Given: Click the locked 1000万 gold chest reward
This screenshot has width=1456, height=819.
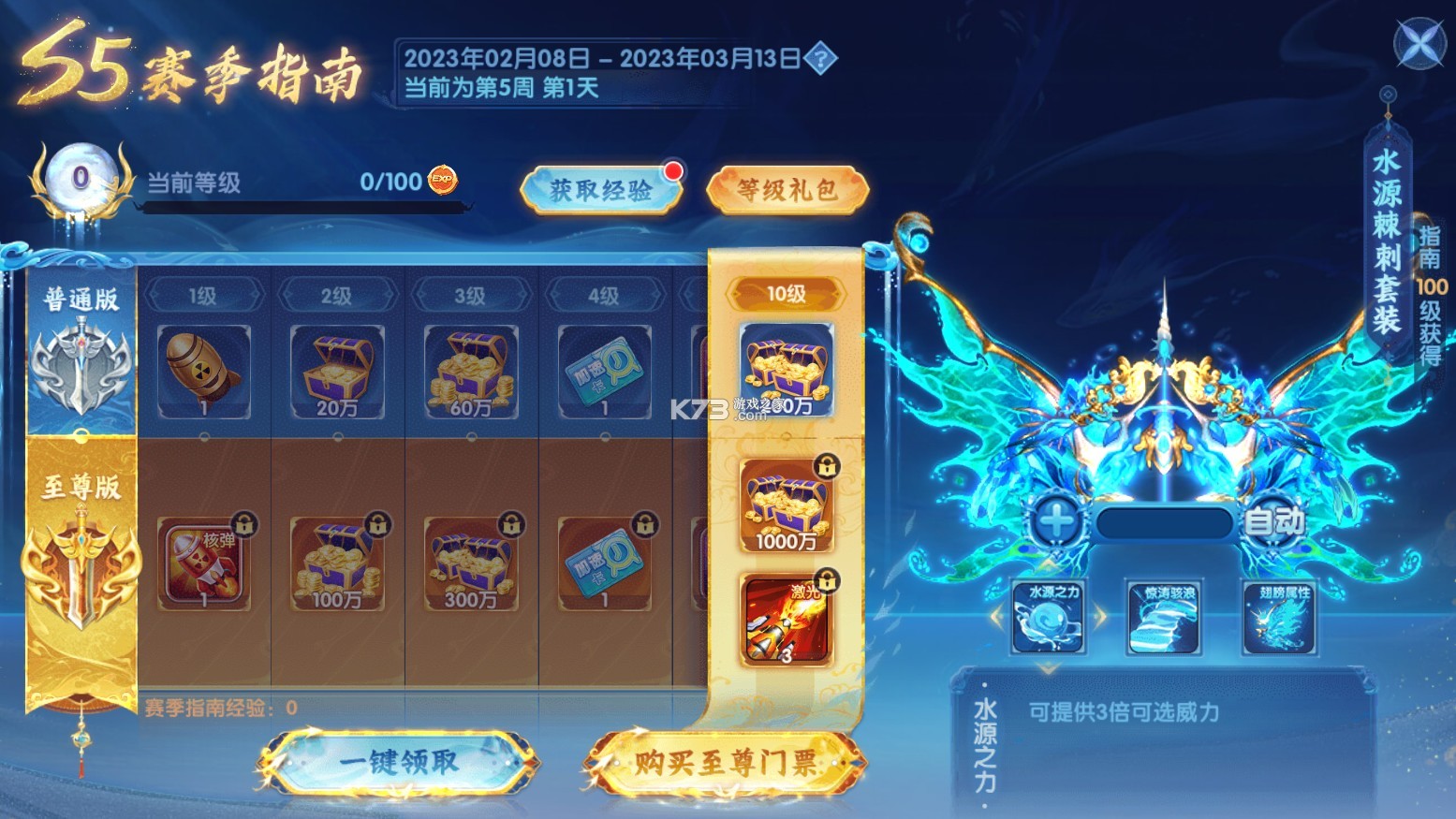Looking at the screenshot, I should (787, 505).
